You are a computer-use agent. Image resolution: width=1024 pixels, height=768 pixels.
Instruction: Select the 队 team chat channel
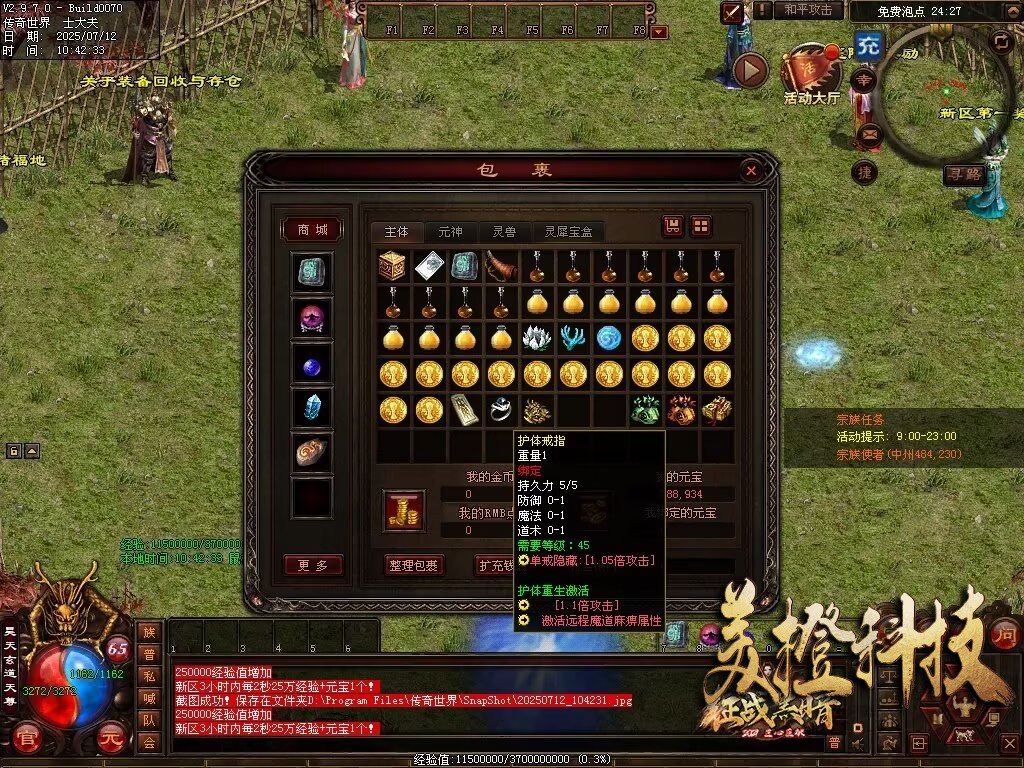(x=149, y=720)
